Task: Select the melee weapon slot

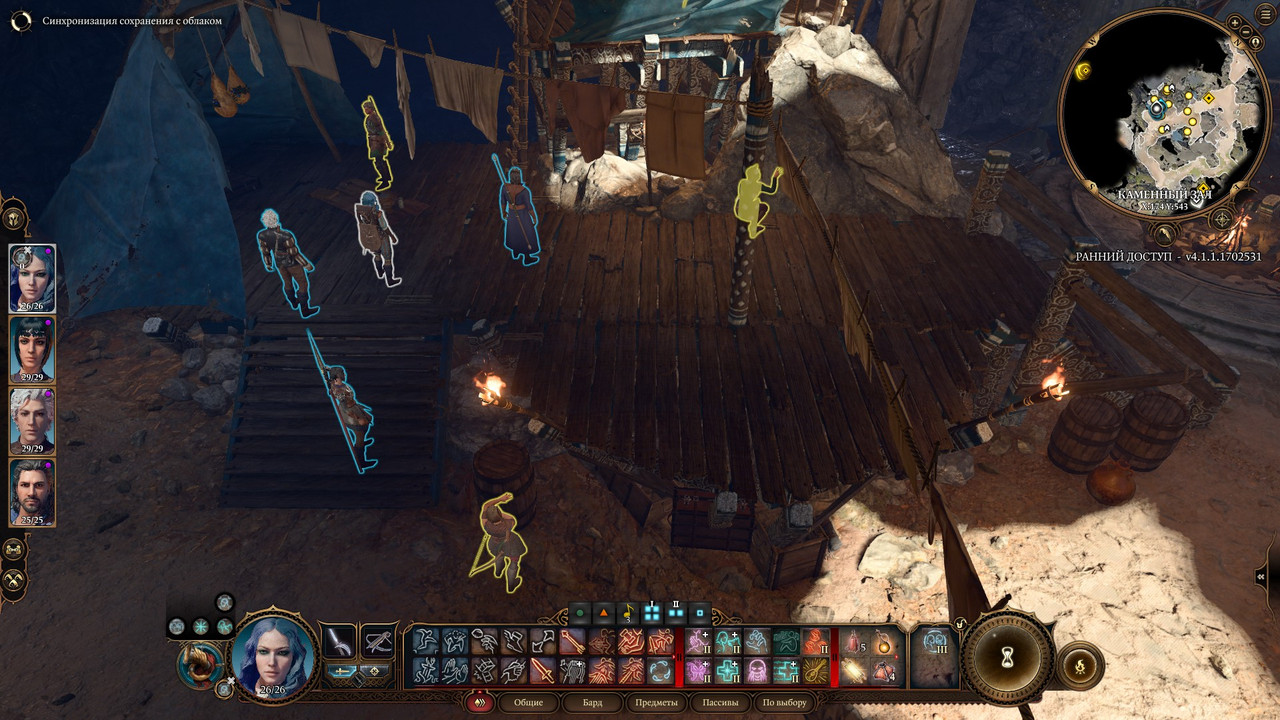Action: click(338, 641)
